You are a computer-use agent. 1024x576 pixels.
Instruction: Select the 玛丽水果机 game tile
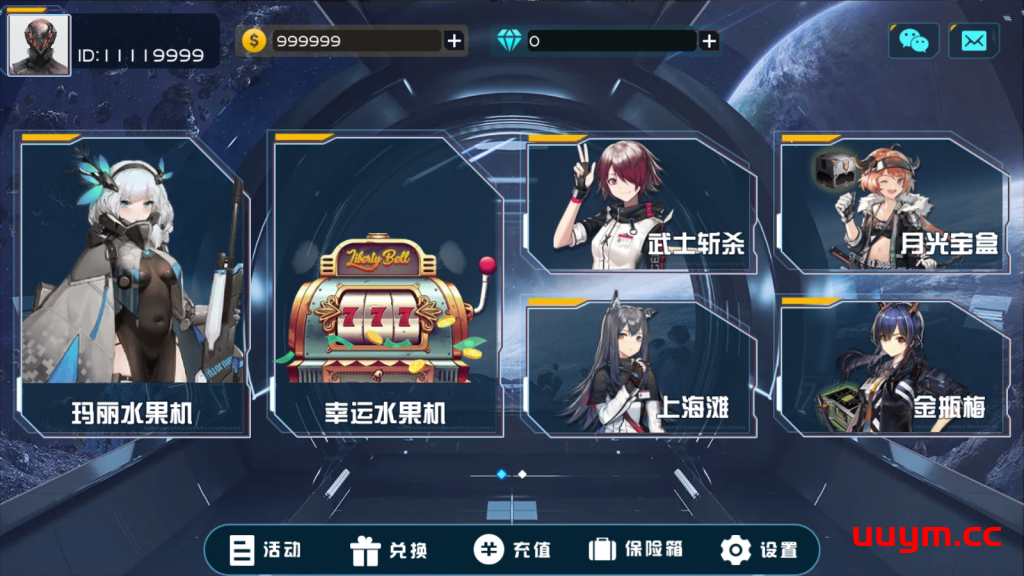[134, 285]
